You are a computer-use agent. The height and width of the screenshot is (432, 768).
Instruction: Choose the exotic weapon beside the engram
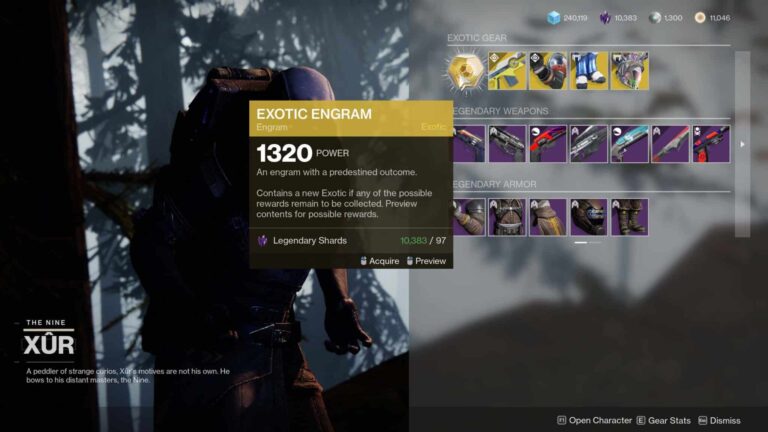(507, 71)
